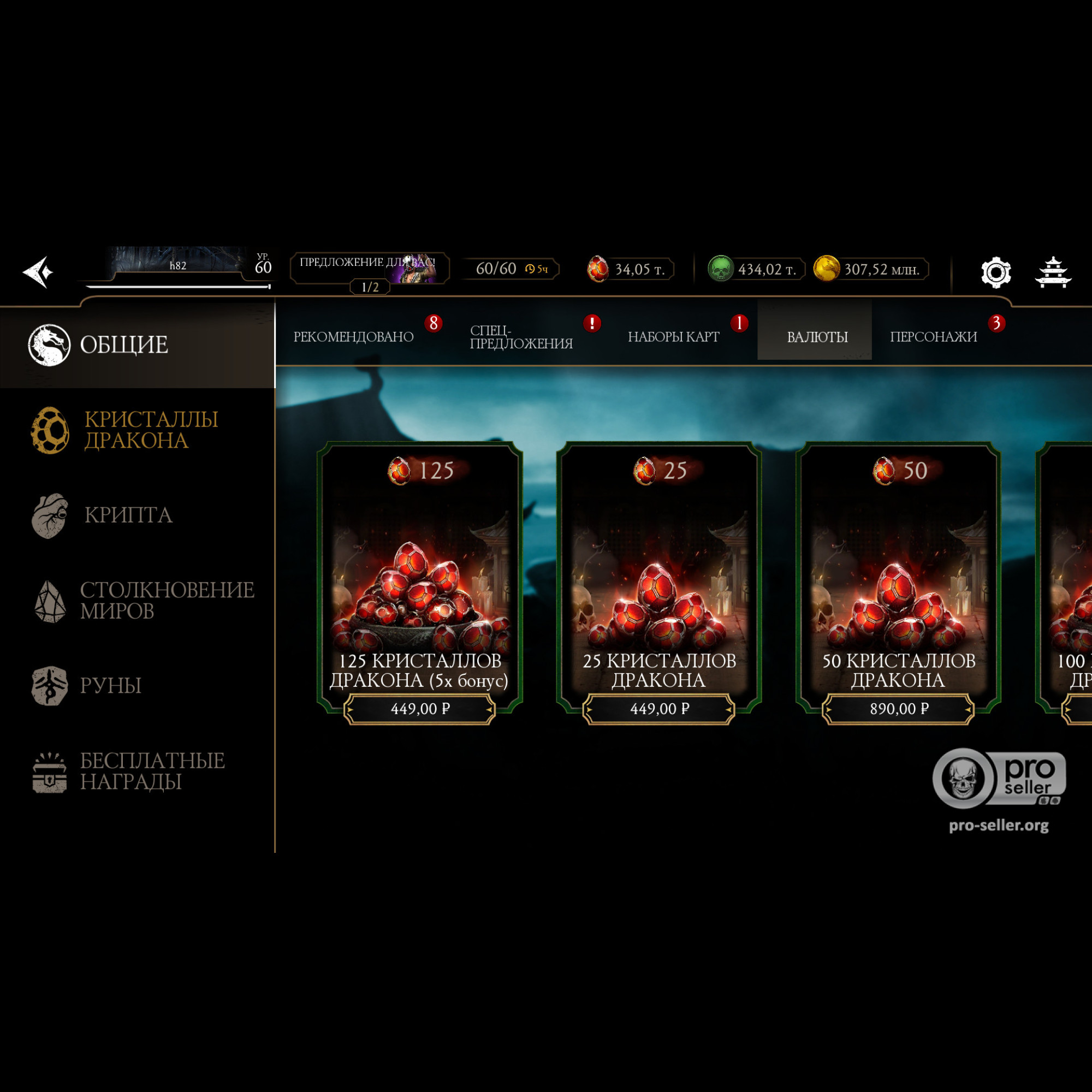Choose the 125 dragon crystals bonus pack
The height and width of the screenshot is (1092, 1092).
pyautogui.click(x=419, y=582)
